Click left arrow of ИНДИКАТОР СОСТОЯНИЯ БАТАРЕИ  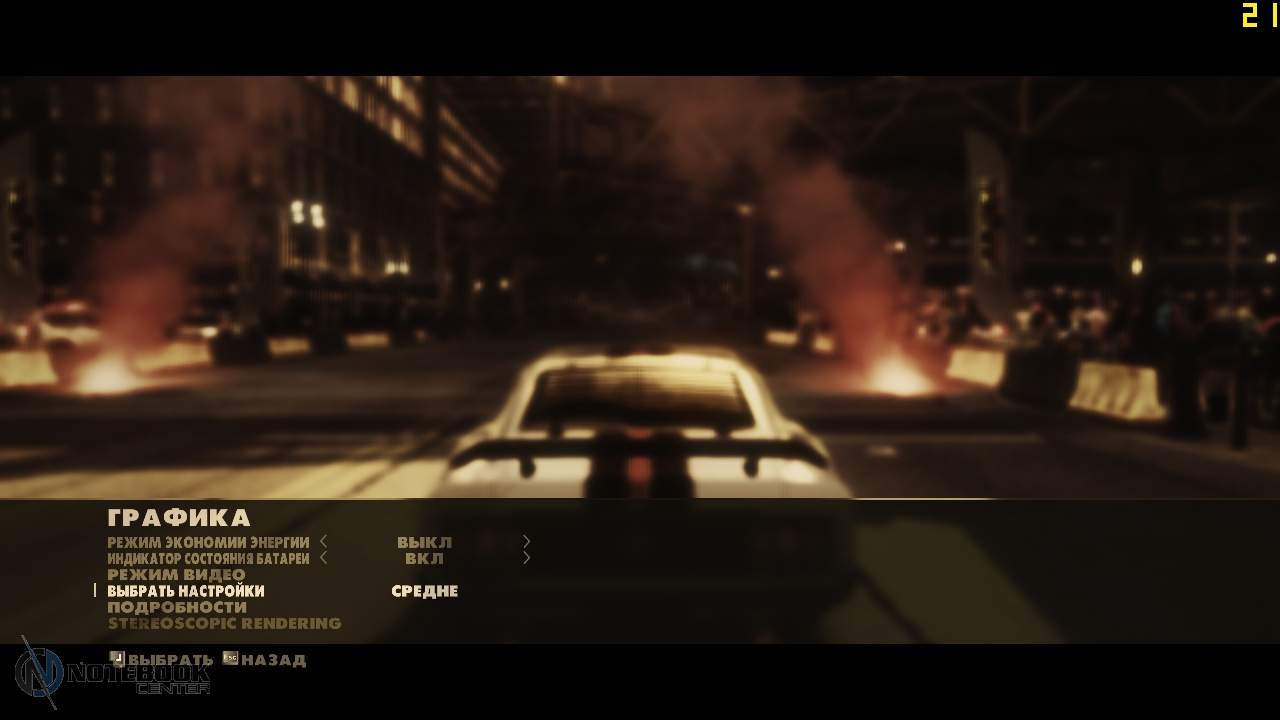coord(324,558)
